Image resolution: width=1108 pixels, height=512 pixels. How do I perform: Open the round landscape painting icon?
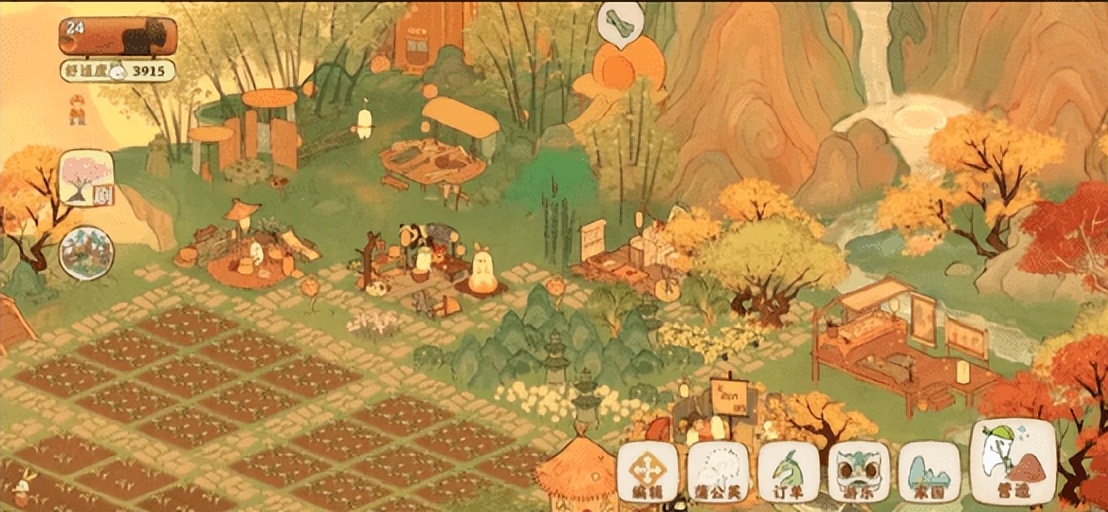pyautogui.click(x=86, y=252)
